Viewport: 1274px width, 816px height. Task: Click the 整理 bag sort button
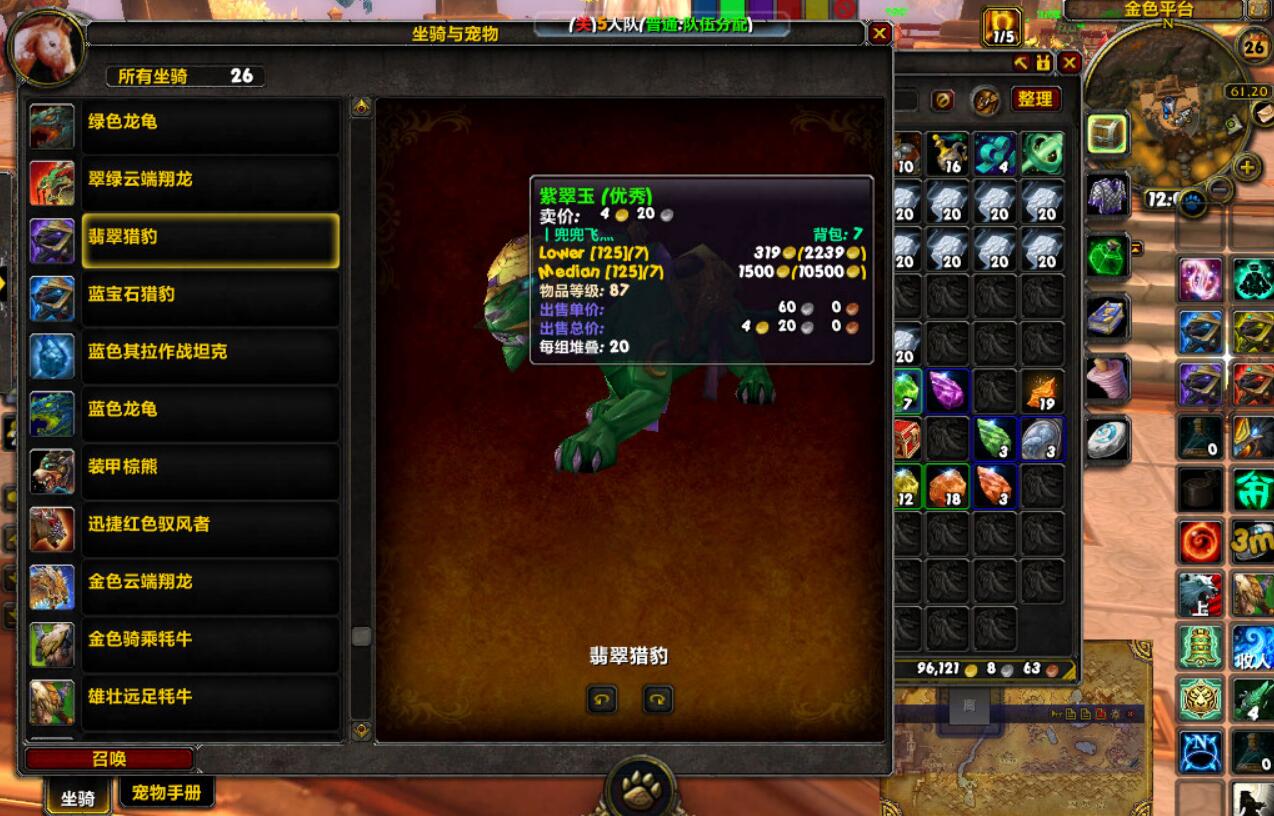(1035, 99)
